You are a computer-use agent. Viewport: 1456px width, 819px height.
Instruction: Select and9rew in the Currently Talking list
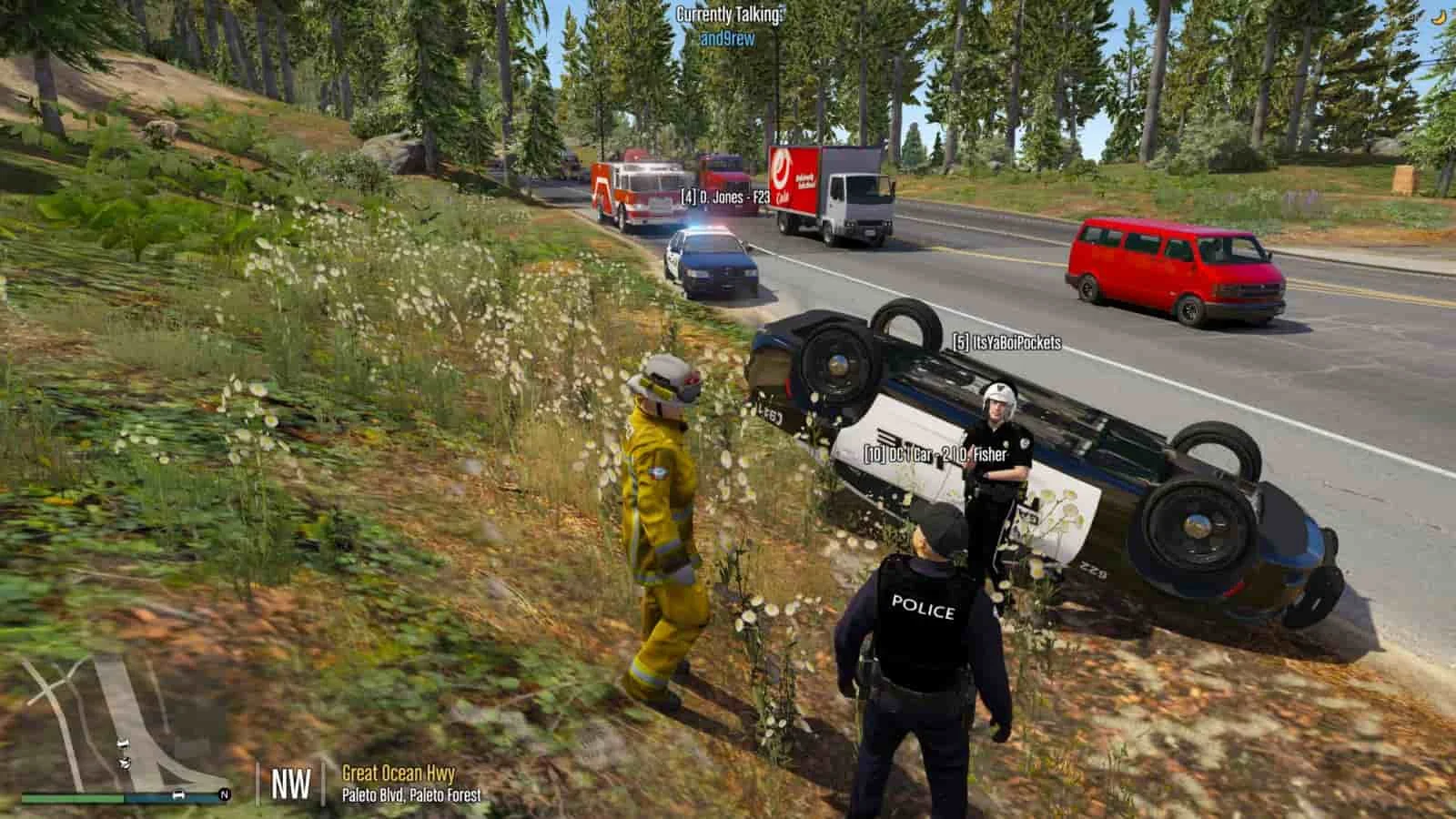coord(727,39)
